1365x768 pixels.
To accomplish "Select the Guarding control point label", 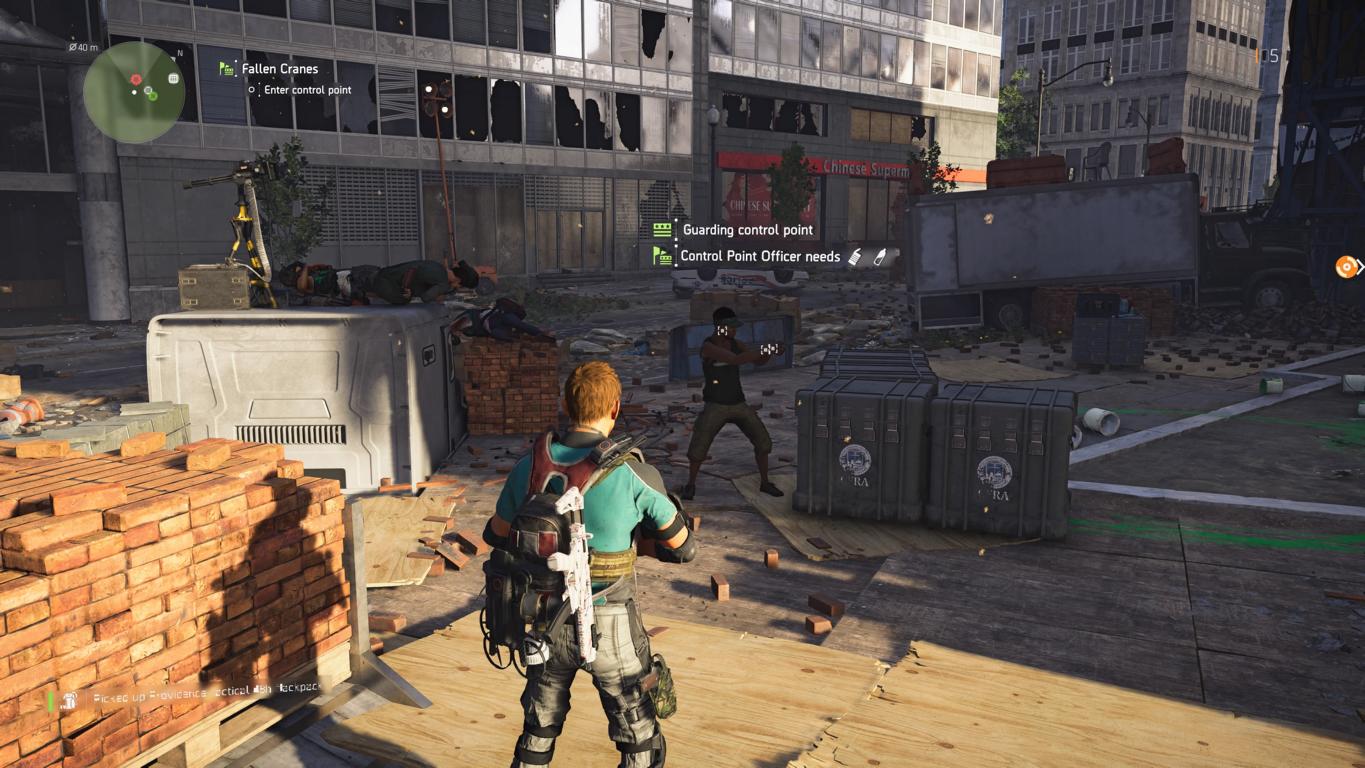I will pos(746,230).
